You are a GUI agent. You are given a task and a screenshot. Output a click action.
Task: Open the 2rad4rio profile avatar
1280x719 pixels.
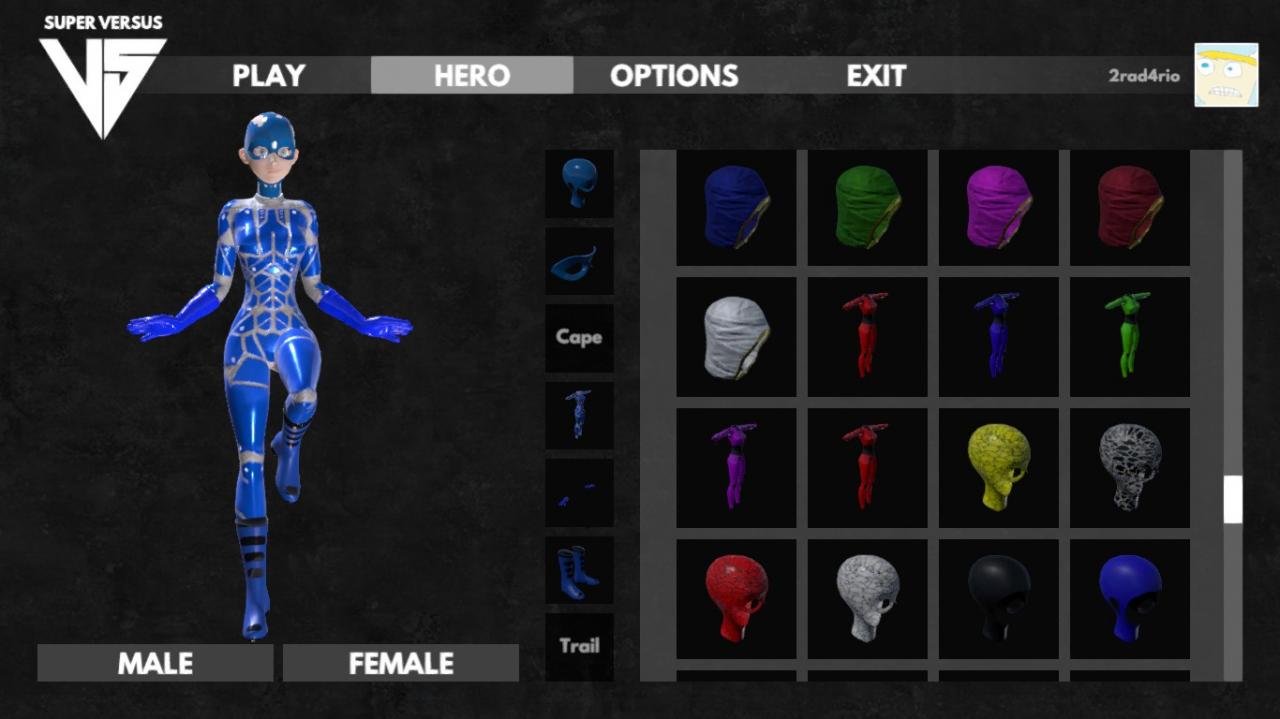click(x=1226, y=75)
